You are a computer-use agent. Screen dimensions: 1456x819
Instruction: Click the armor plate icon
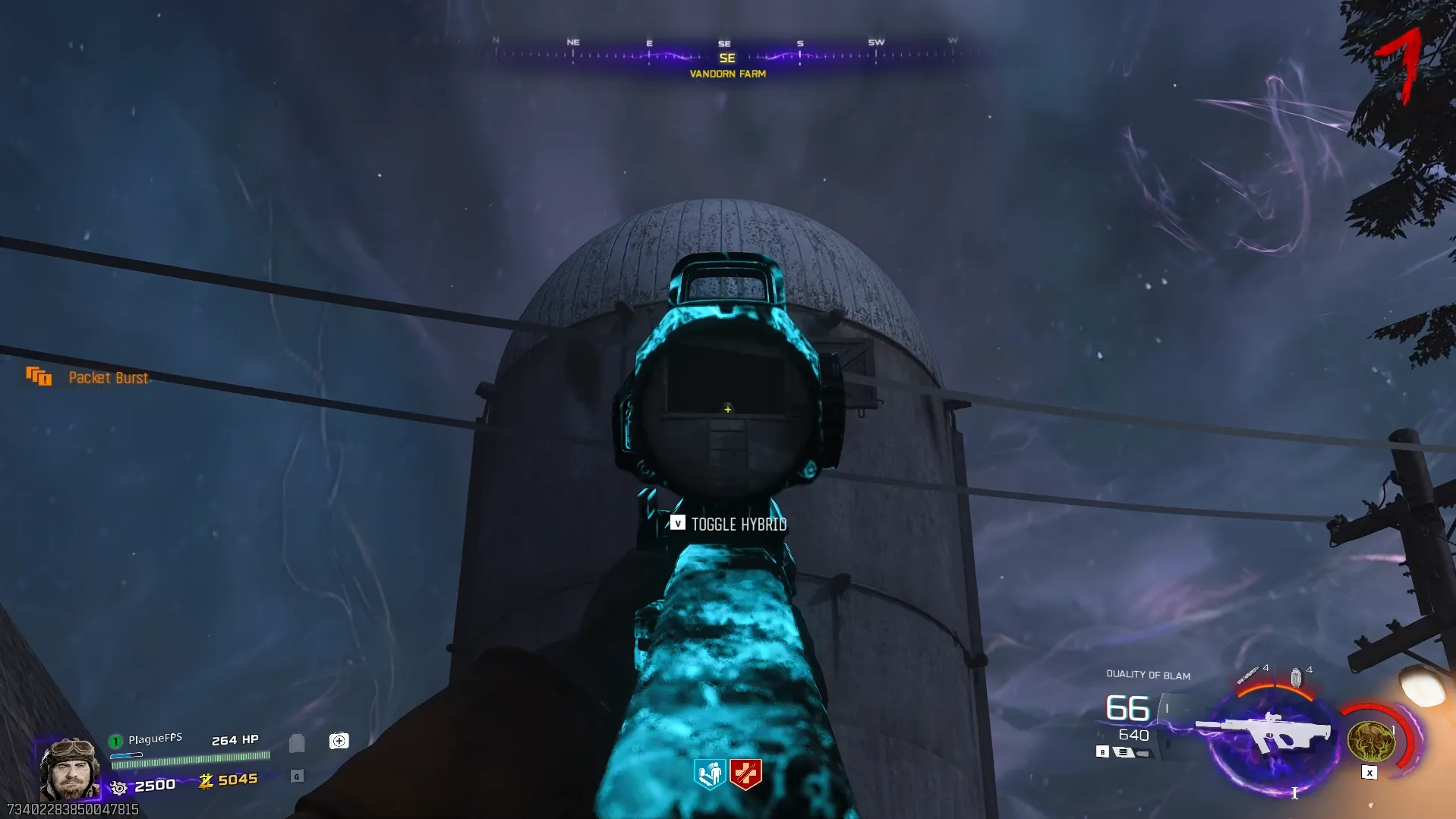pyautogui.click(x=297, y=742)
